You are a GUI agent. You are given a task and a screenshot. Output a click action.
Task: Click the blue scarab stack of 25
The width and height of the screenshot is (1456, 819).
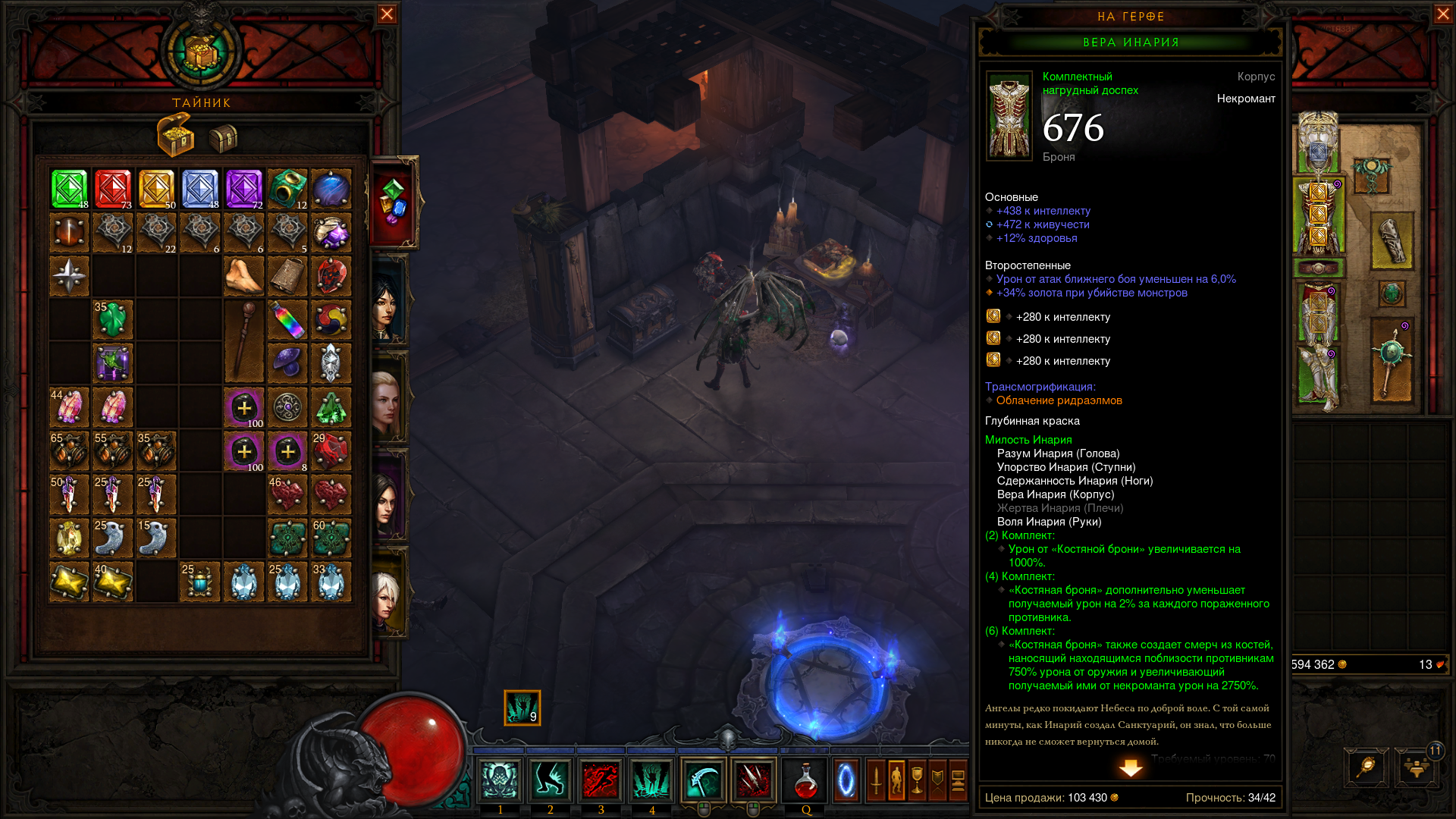pyautogui.click(x=200, y=582)
